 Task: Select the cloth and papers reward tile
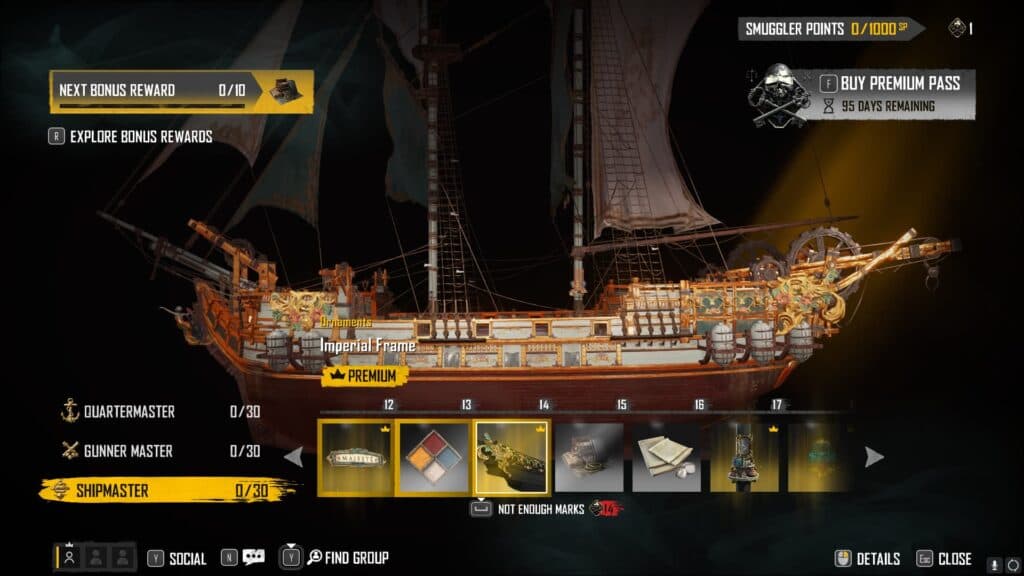click(666, 457)
